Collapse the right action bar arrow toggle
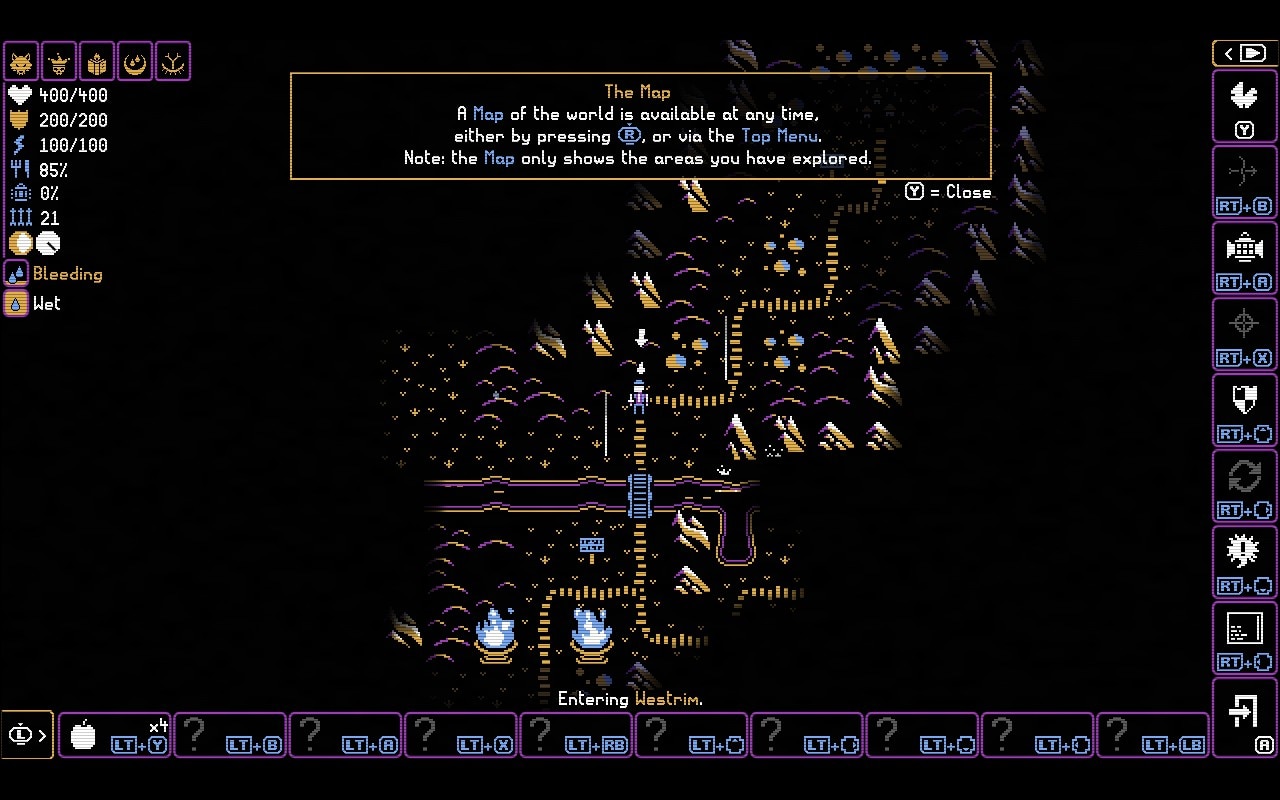The image size is (1280, 800). pos(1244,53)
